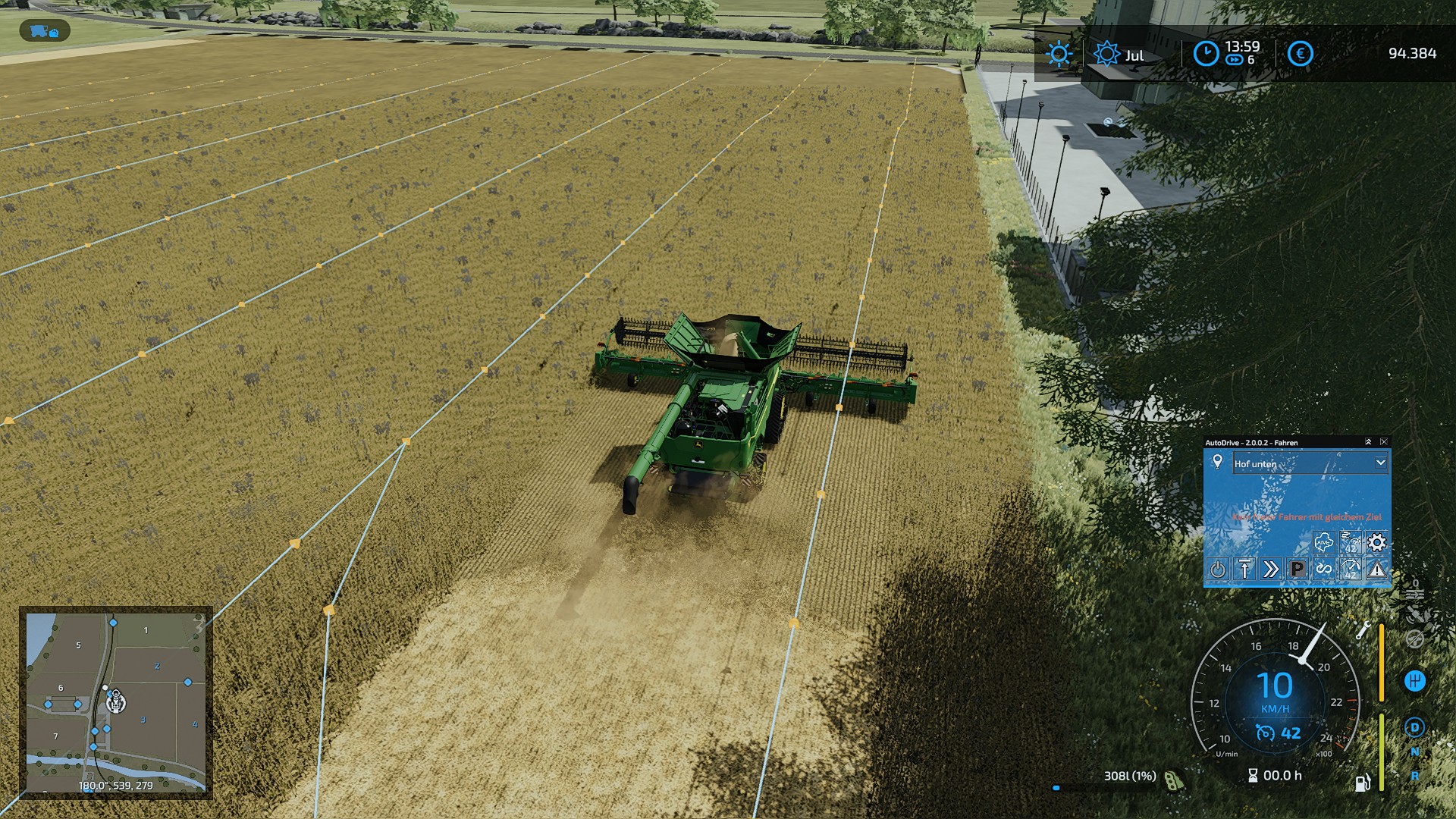Click the clock icon next to 13:59
Screen dimensions: 1456x819
coord(1206,54)
